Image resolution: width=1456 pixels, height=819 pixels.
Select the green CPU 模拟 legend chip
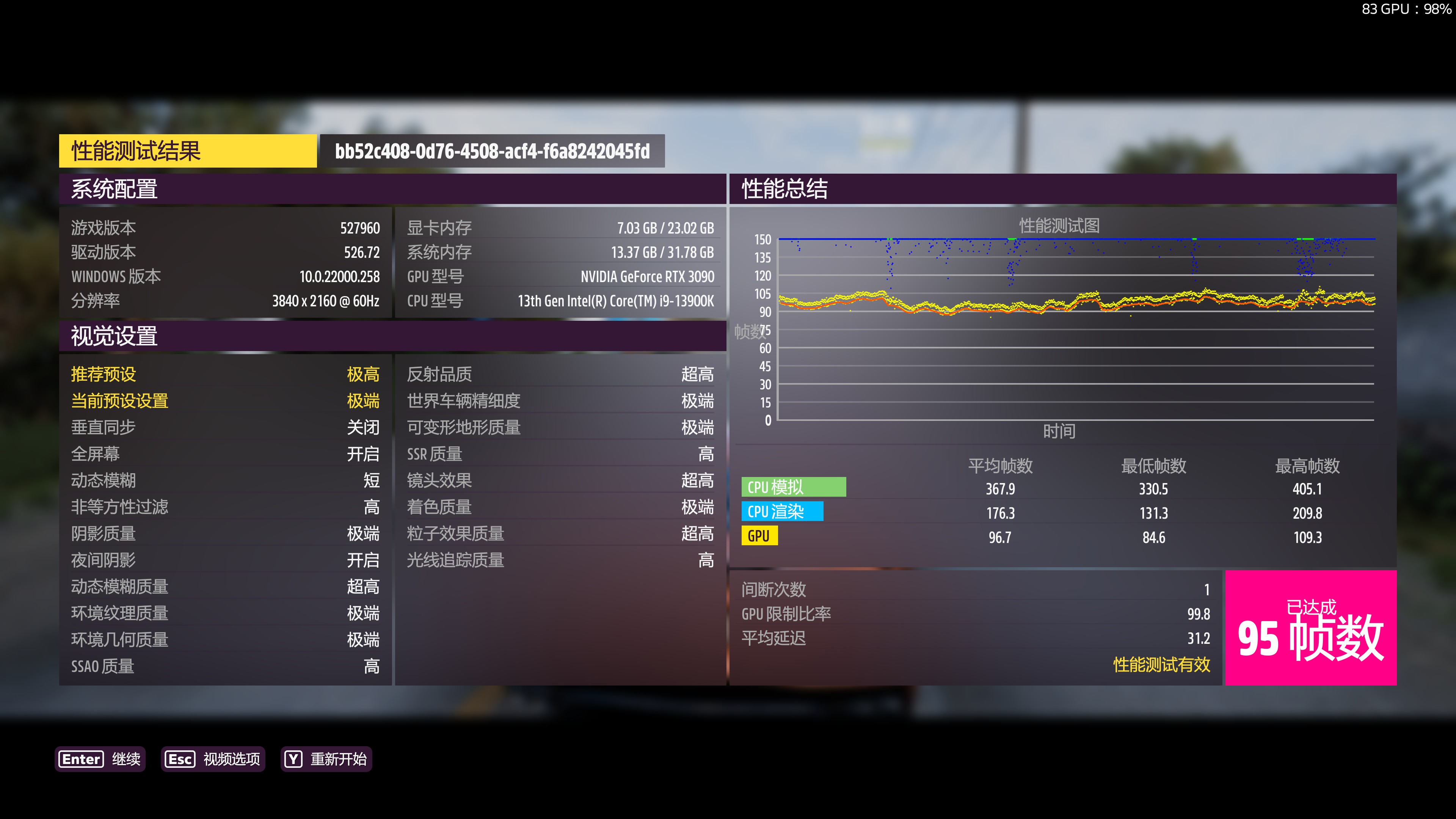(794, 486)
